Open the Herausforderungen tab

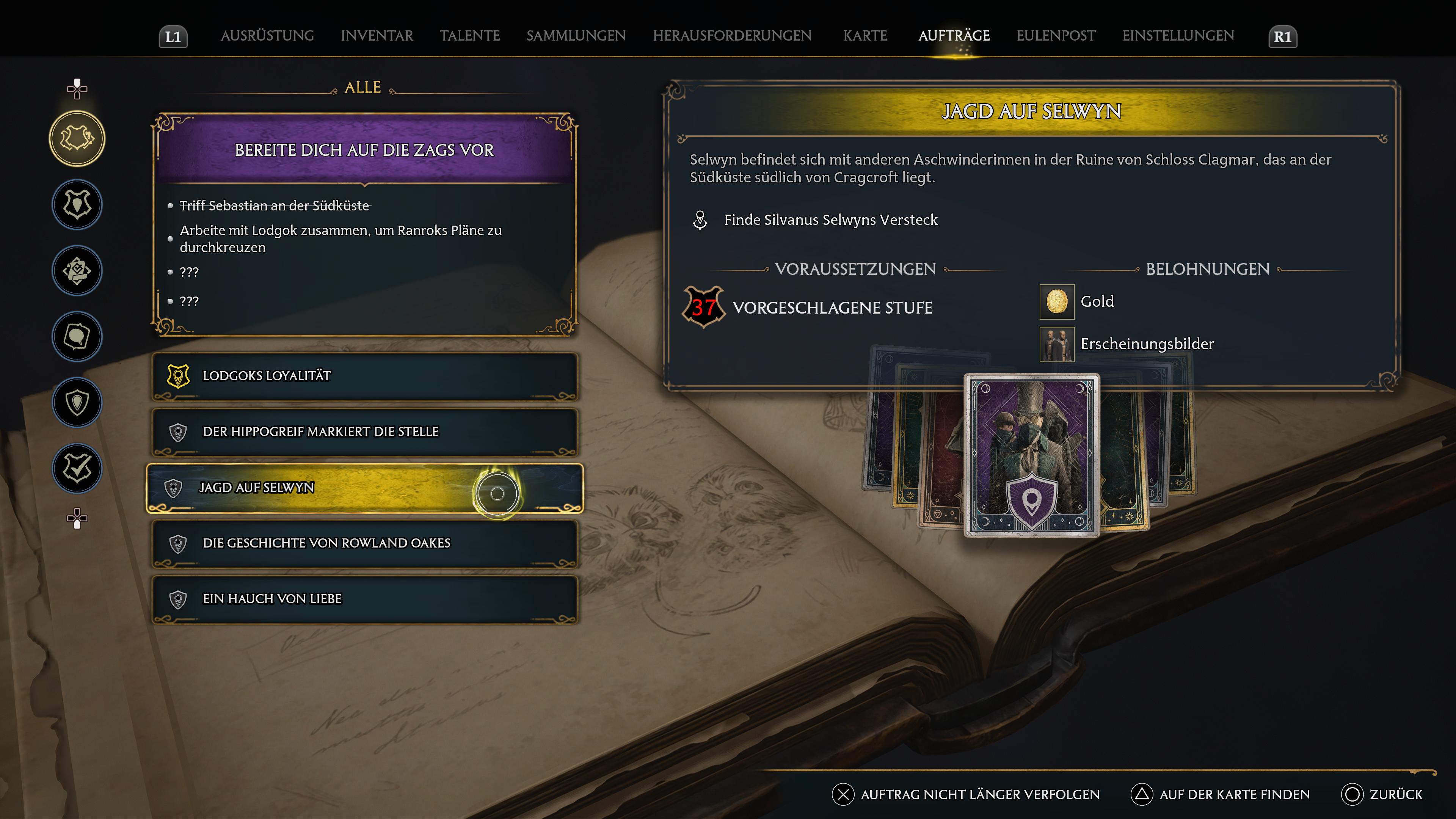pyautogui.click(x=732, y=36)
